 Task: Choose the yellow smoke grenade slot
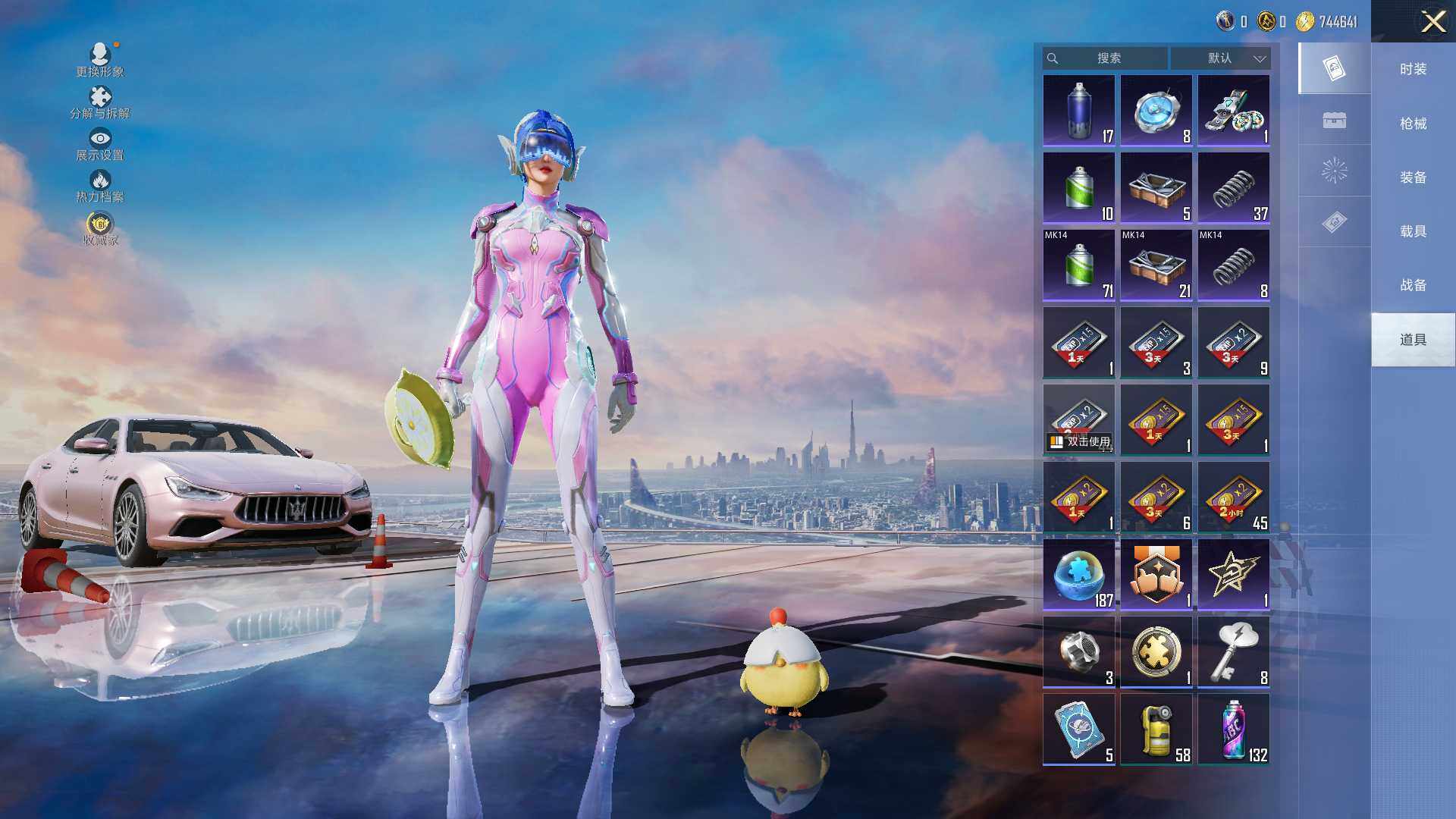[1156, 729]
